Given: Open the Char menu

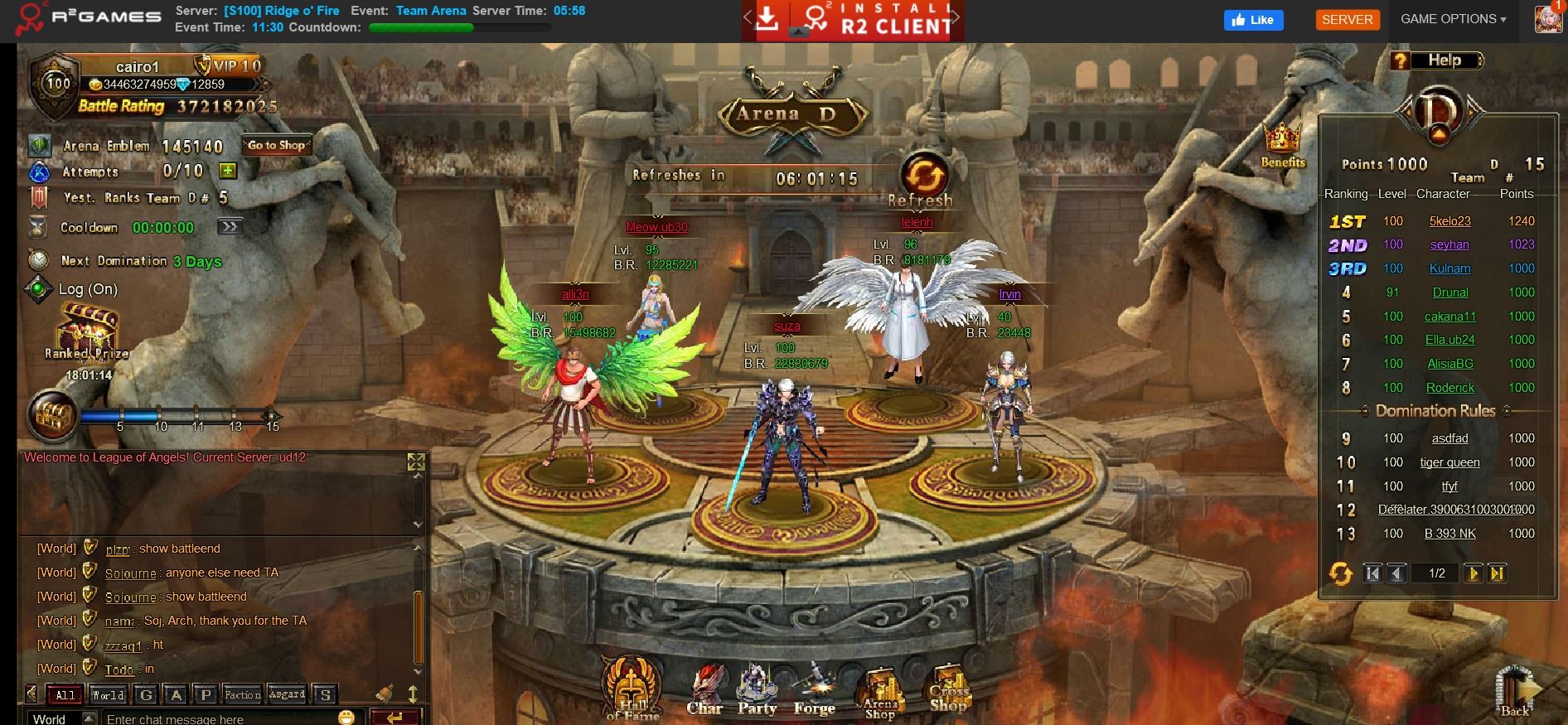Looking at the screenshot, I should (x=704, y=689).
